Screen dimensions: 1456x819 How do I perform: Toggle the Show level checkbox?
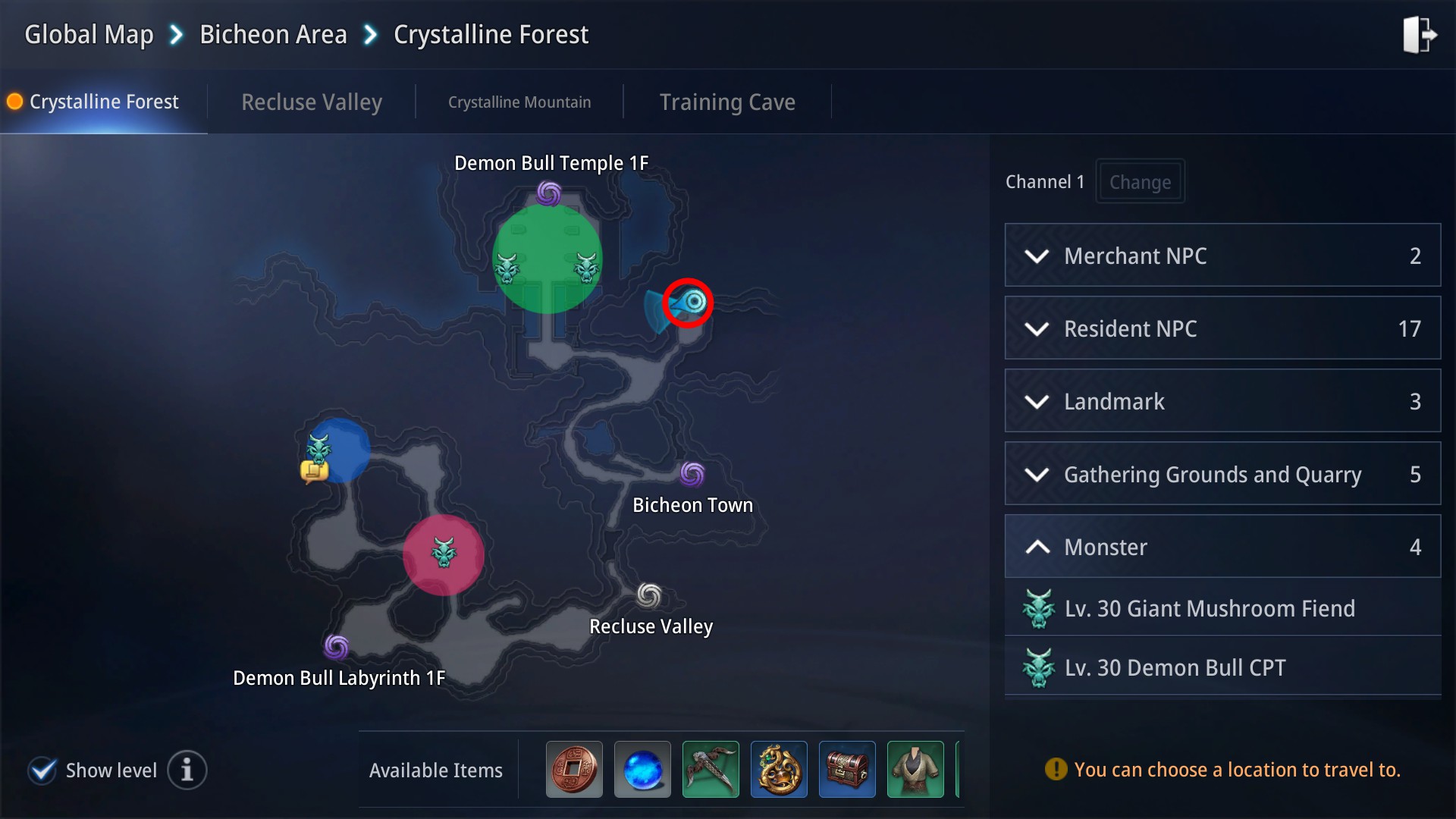point(42,770)
